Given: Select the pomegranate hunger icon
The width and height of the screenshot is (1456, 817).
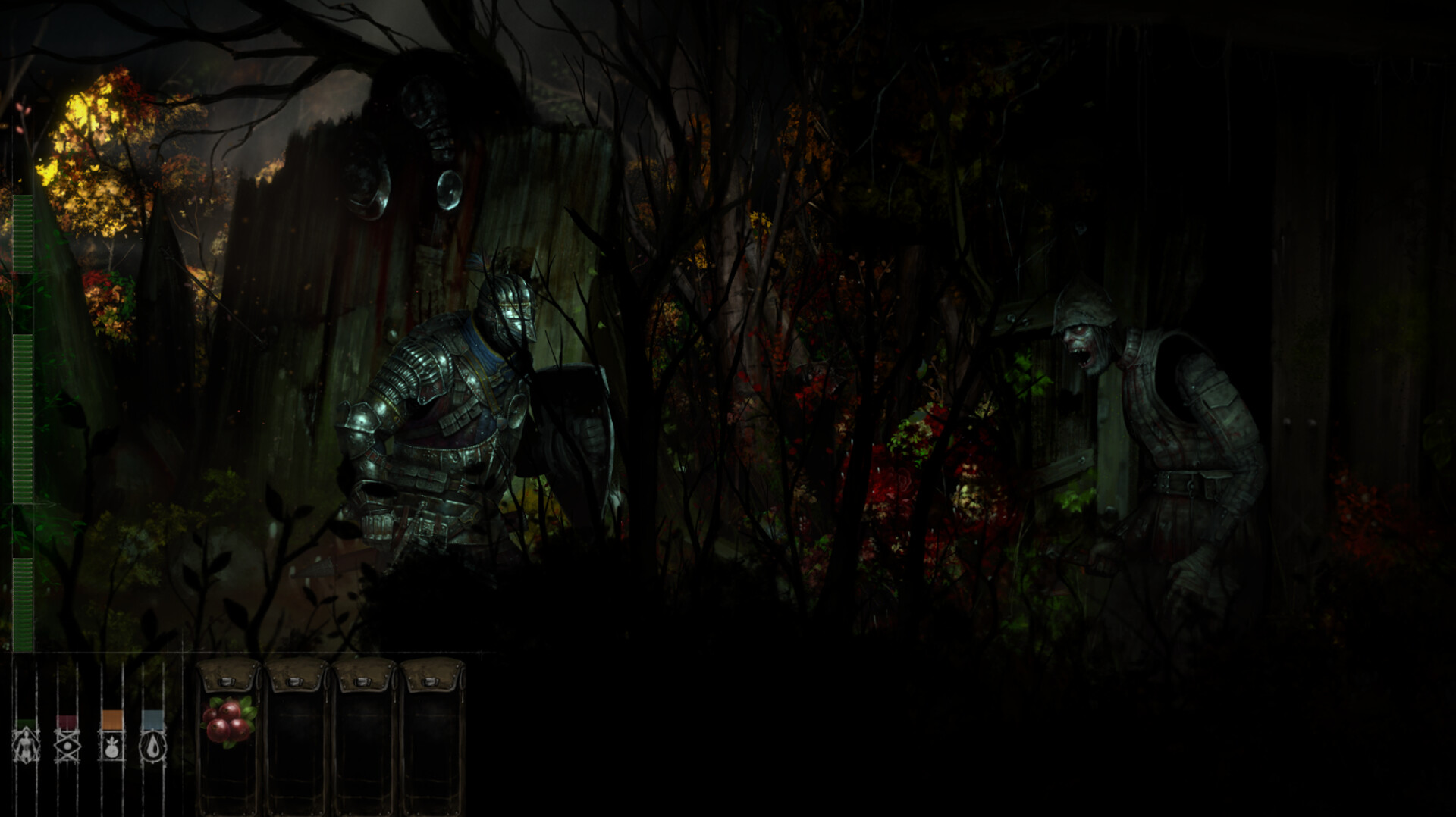Looking at the screenshot, I should pos(111,748).
